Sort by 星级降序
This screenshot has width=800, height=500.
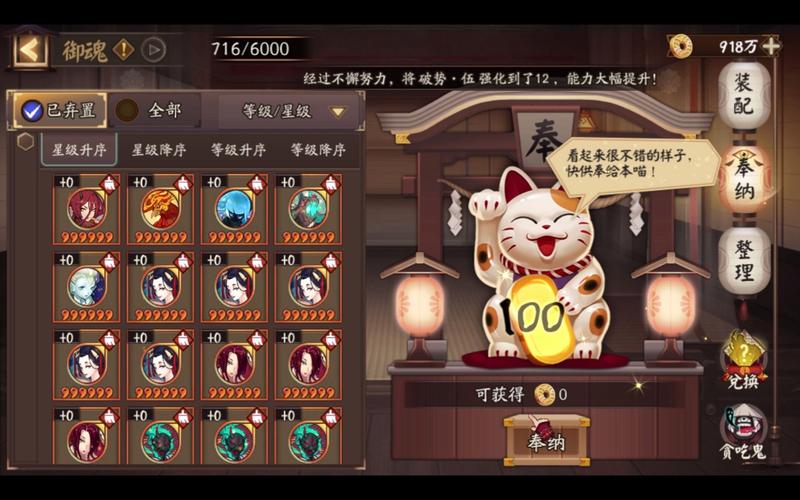[159, 150]
